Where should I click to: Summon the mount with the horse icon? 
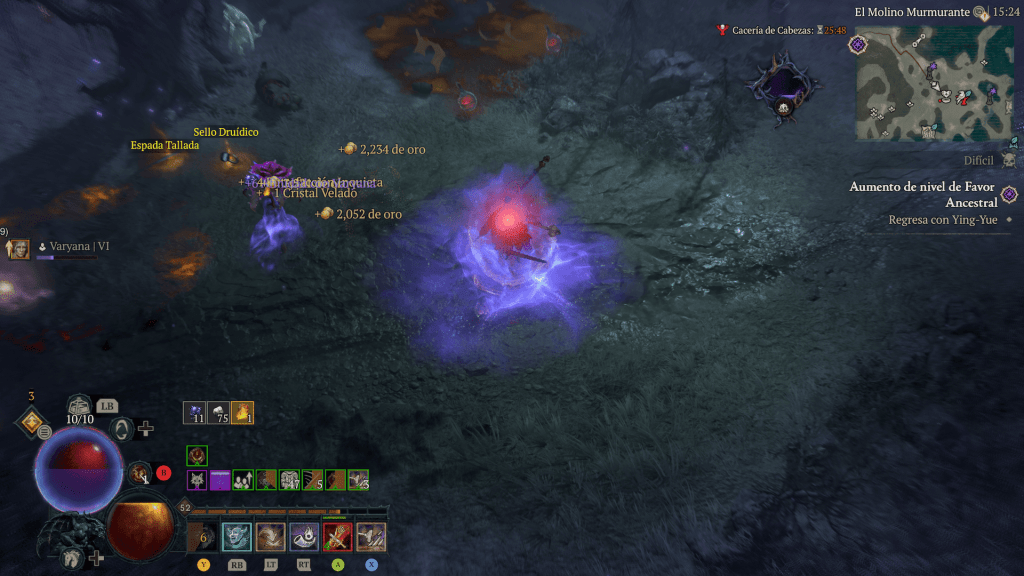click(72, 558)
